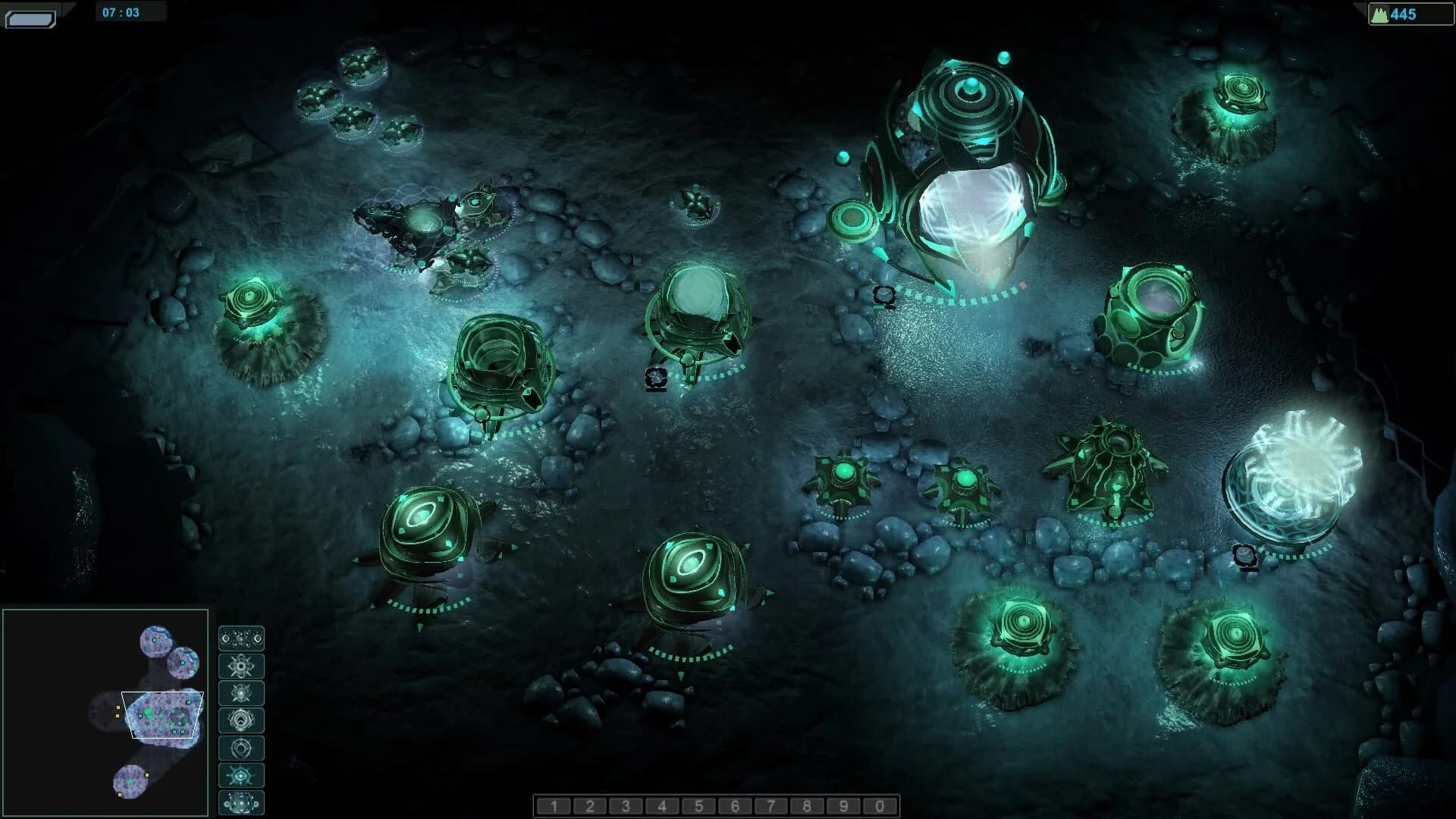Select the glowing eye ability icon in sidebar
Viewport: 1456px width, 819px height.
click(241, 775)
